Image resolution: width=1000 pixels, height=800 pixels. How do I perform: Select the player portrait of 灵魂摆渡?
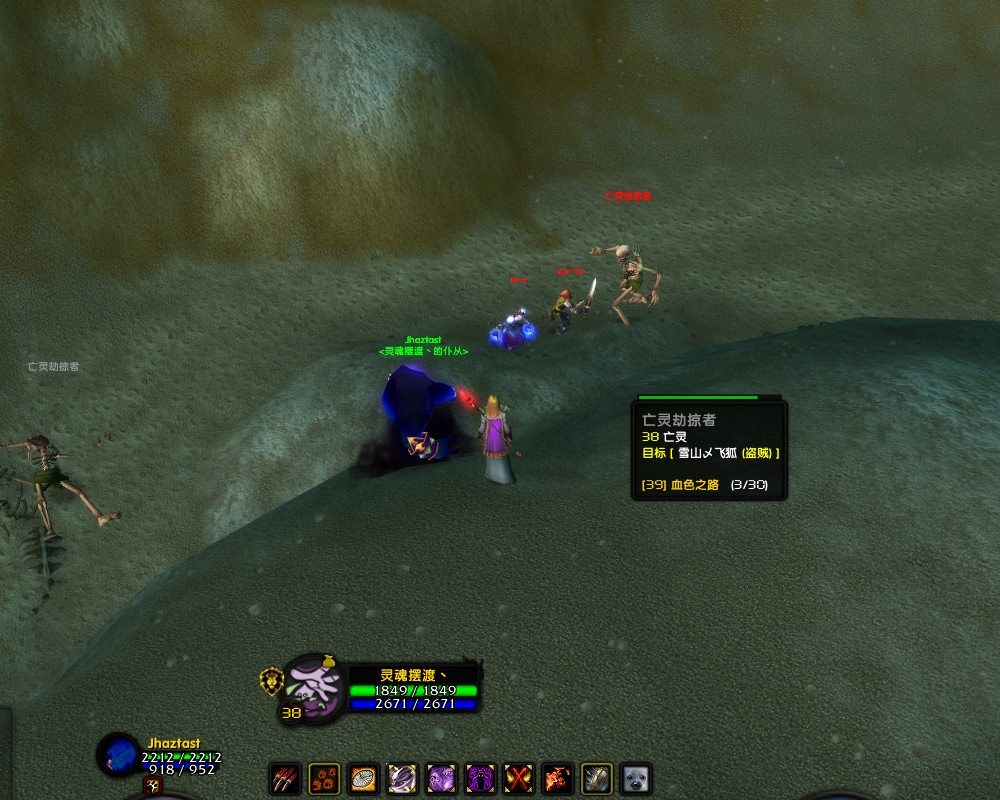click(314, 687)
